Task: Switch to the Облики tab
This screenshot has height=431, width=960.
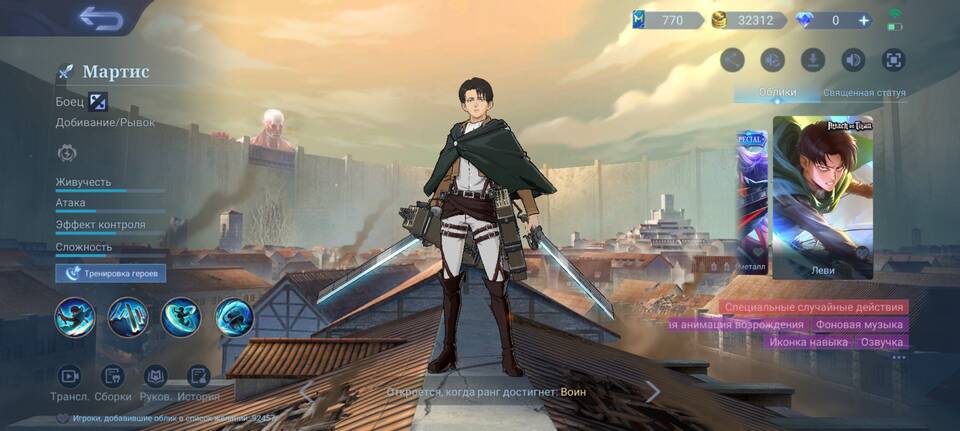Action: (777, 93)
